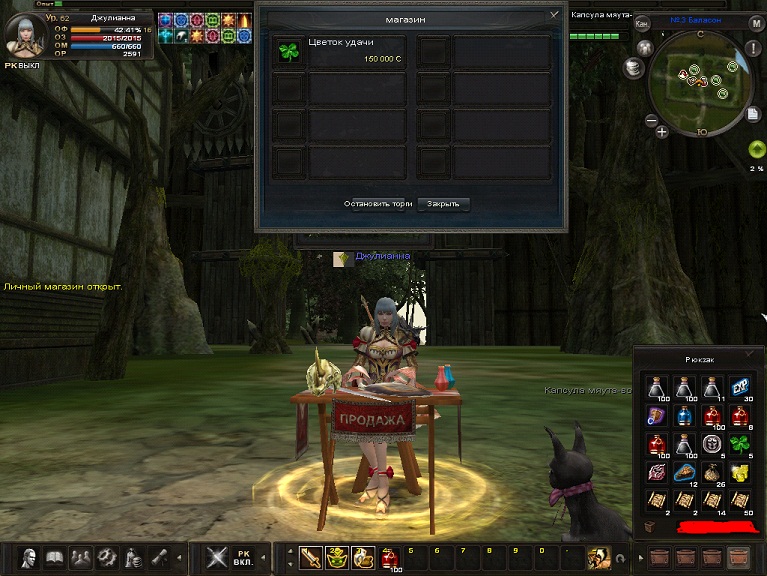Select the EXP item in the backpack

tap(739, 388)
